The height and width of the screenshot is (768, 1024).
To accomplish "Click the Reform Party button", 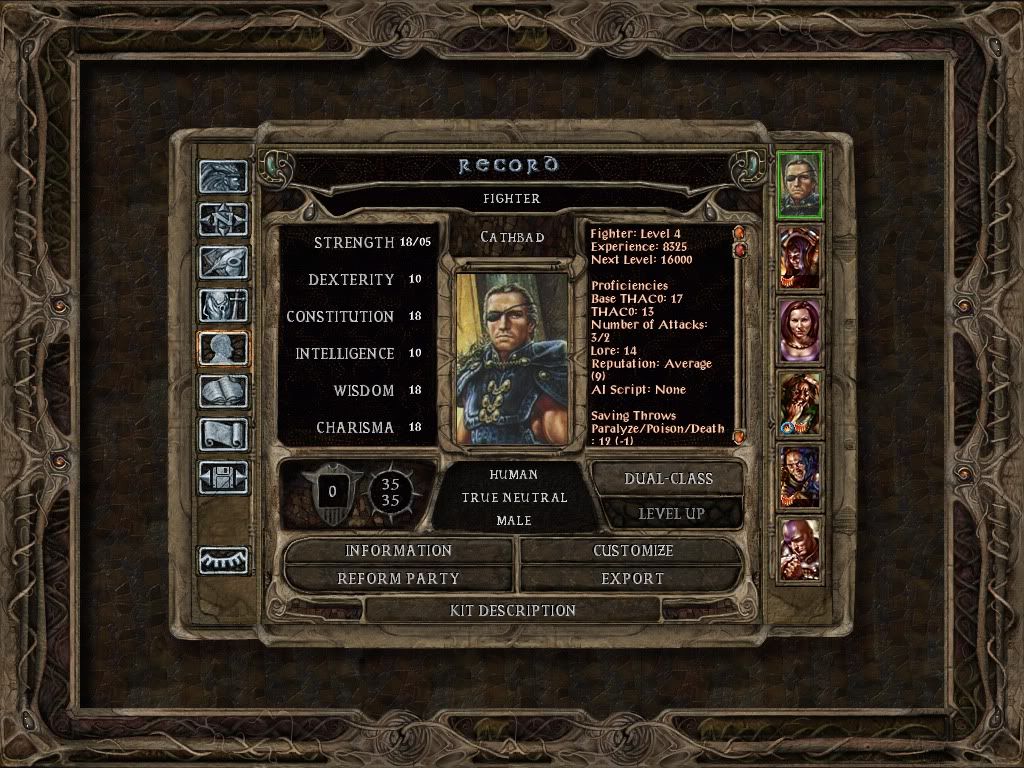I will [x=399, y=579].
